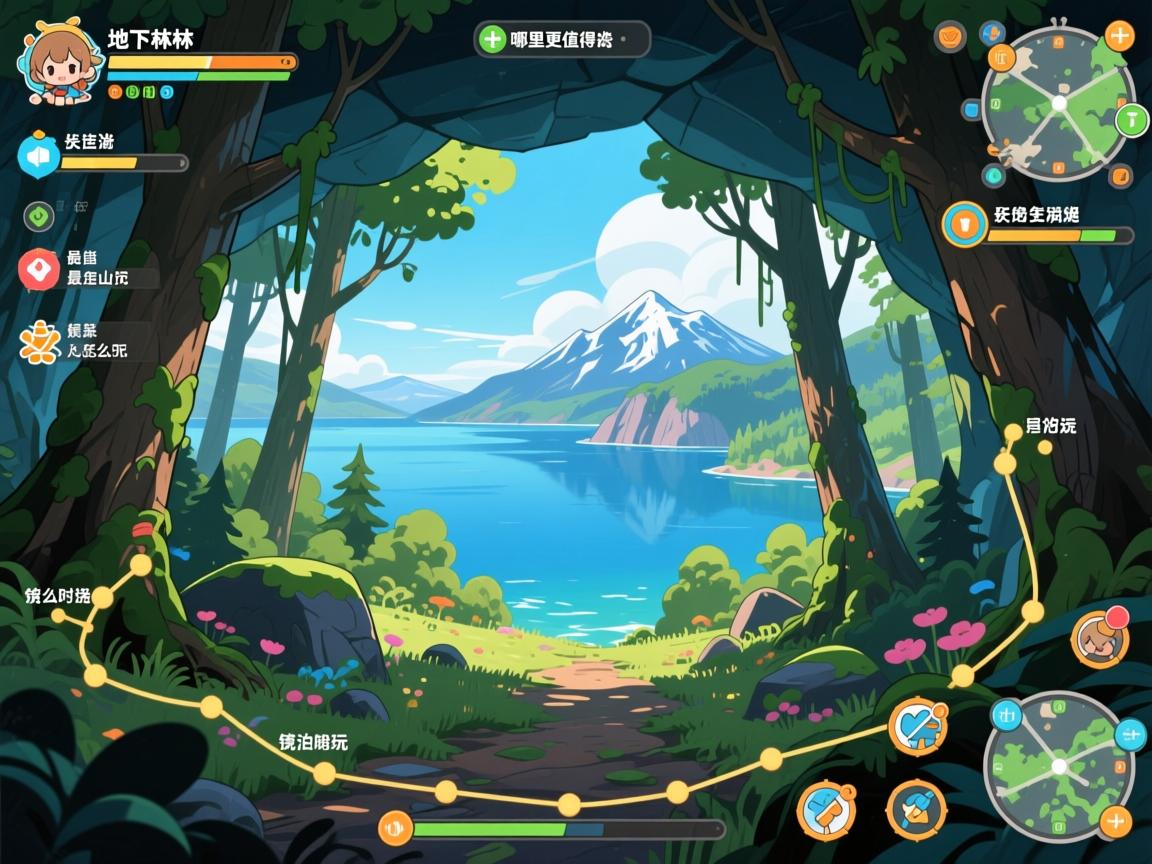Select the orange star creature quest icon
1152x864 pixels.
40,342
